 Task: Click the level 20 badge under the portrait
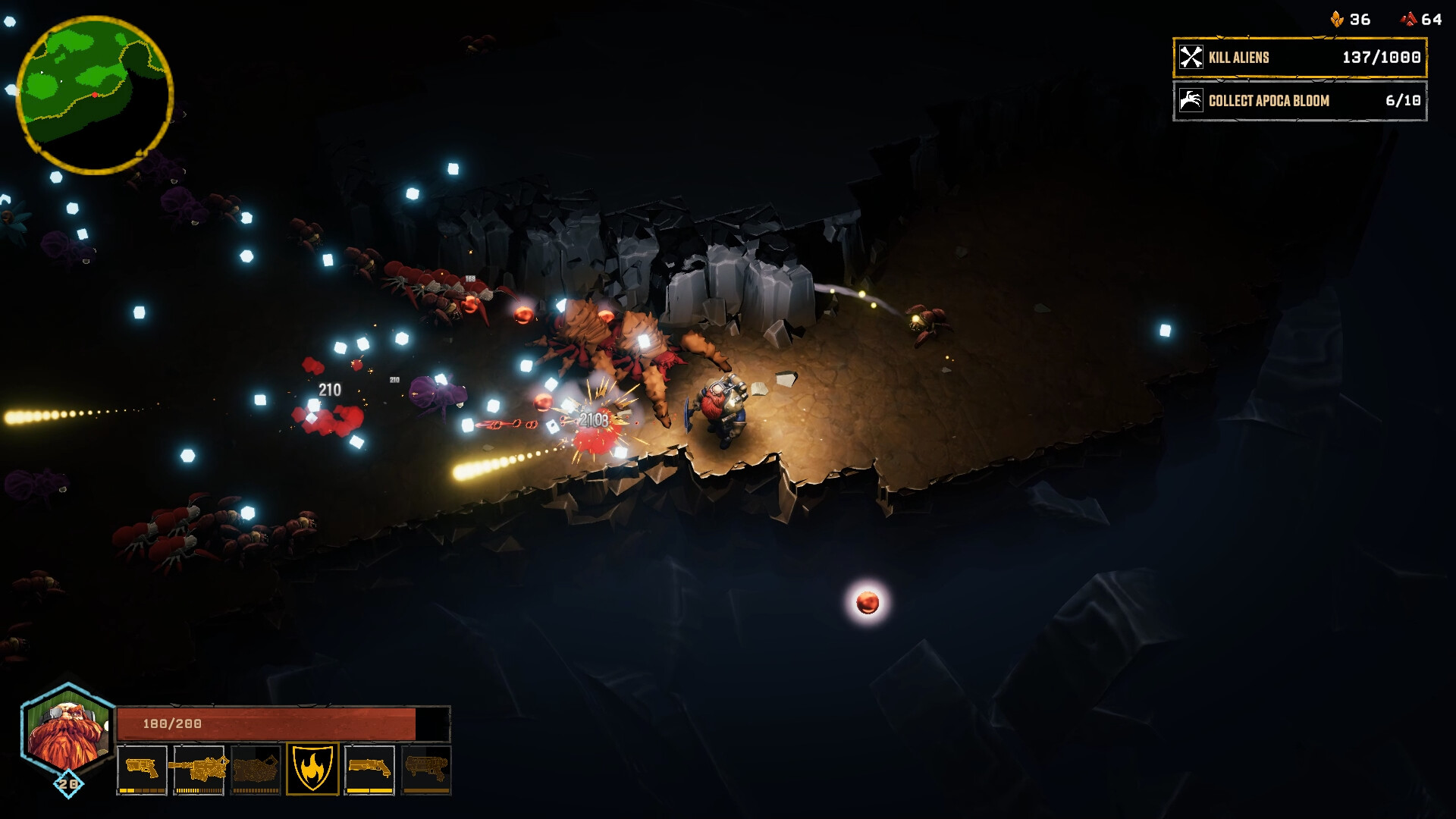click(68, 782)
